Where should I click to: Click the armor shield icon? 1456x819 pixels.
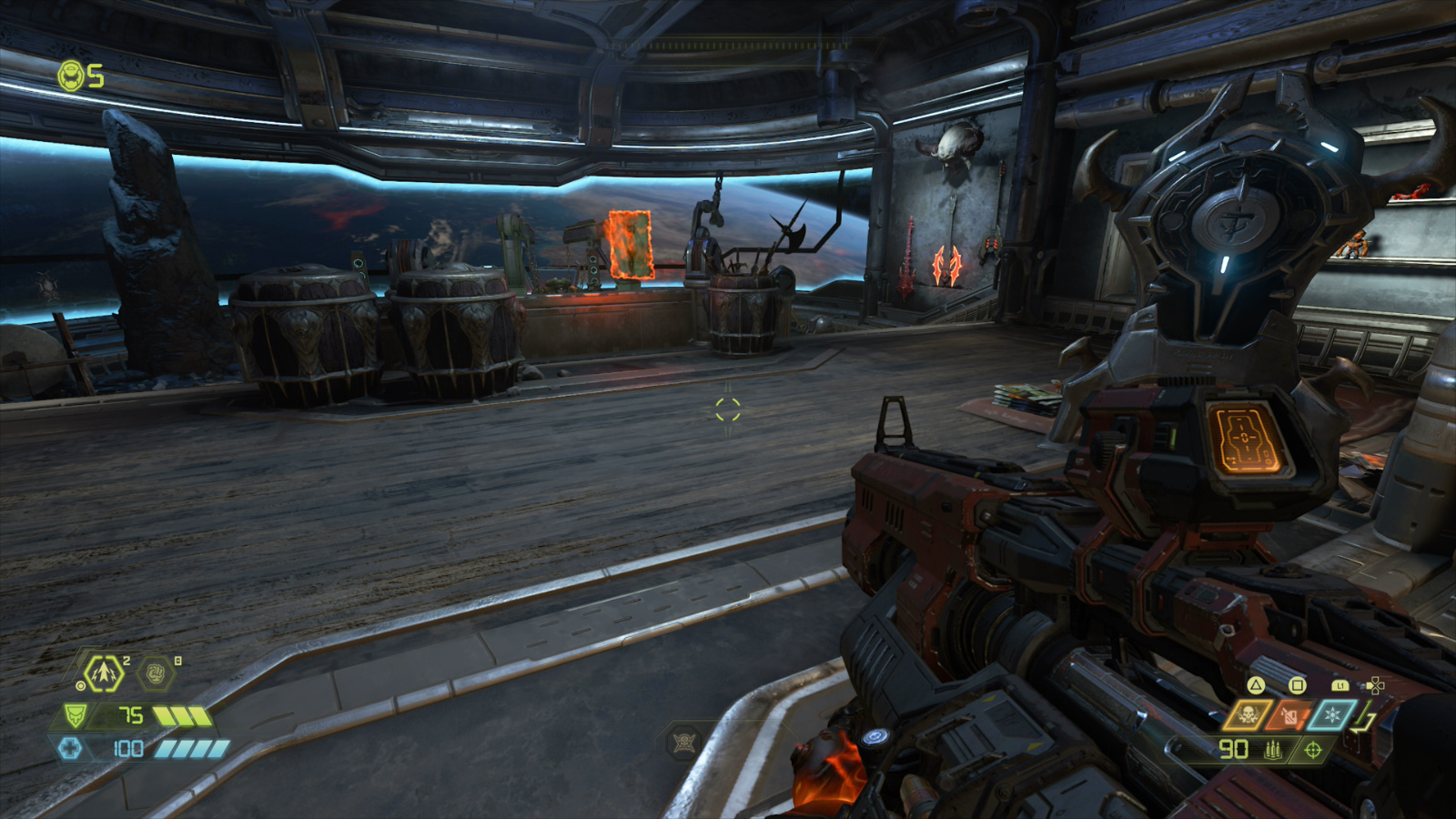coord(75,714)
